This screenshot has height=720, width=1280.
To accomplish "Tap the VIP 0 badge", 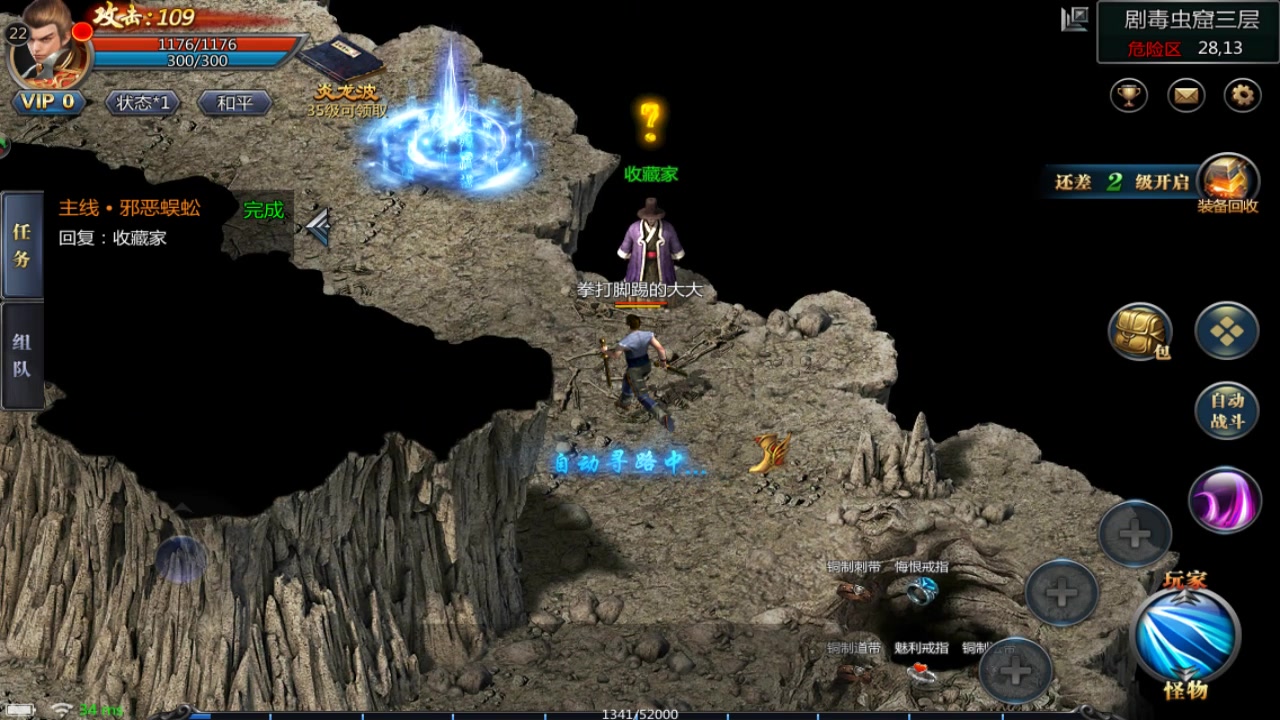I will click(x=48, y=102).
